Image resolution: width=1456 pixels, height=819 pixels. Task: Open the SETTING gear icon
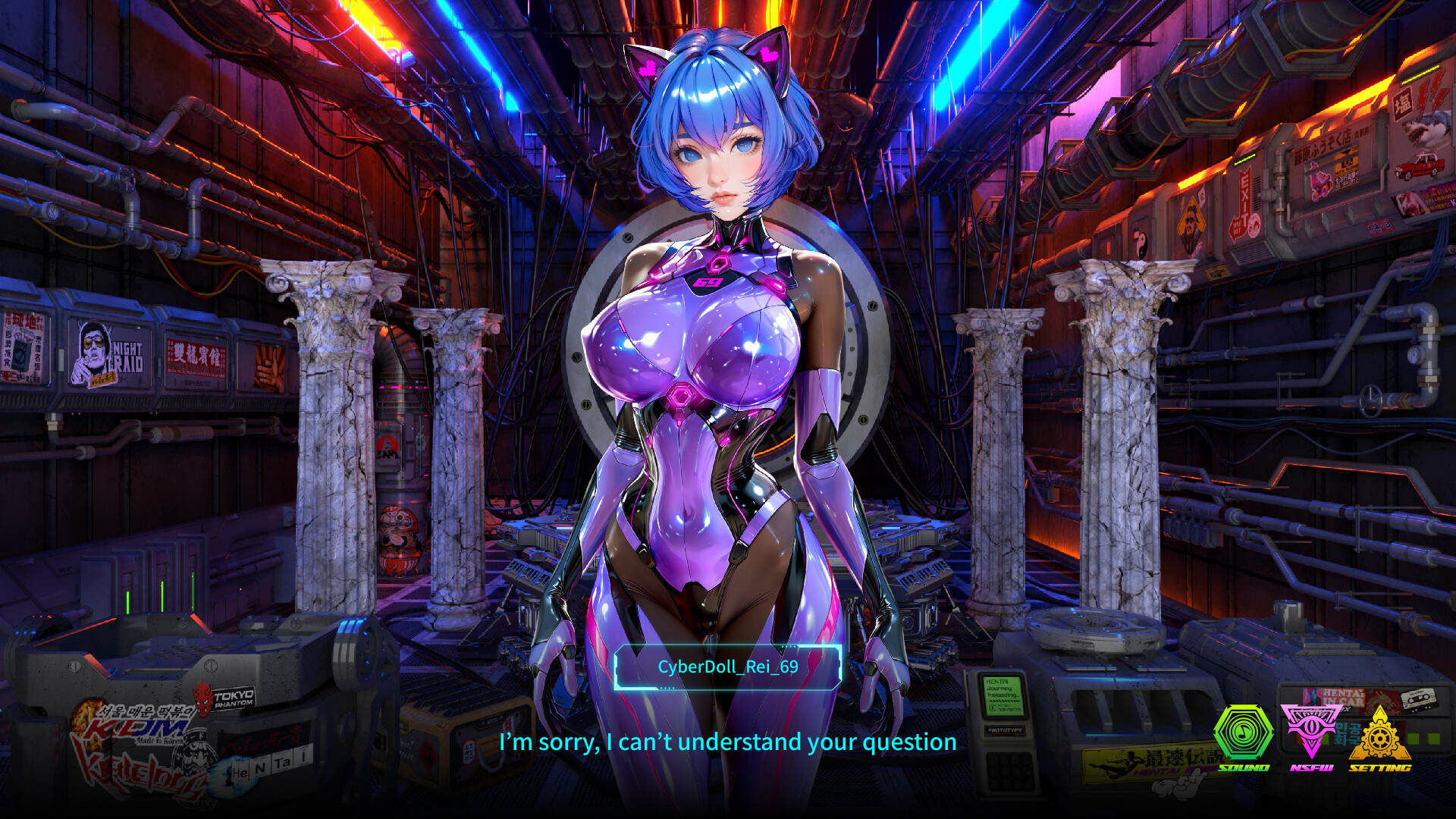(x=1380, y=738)
